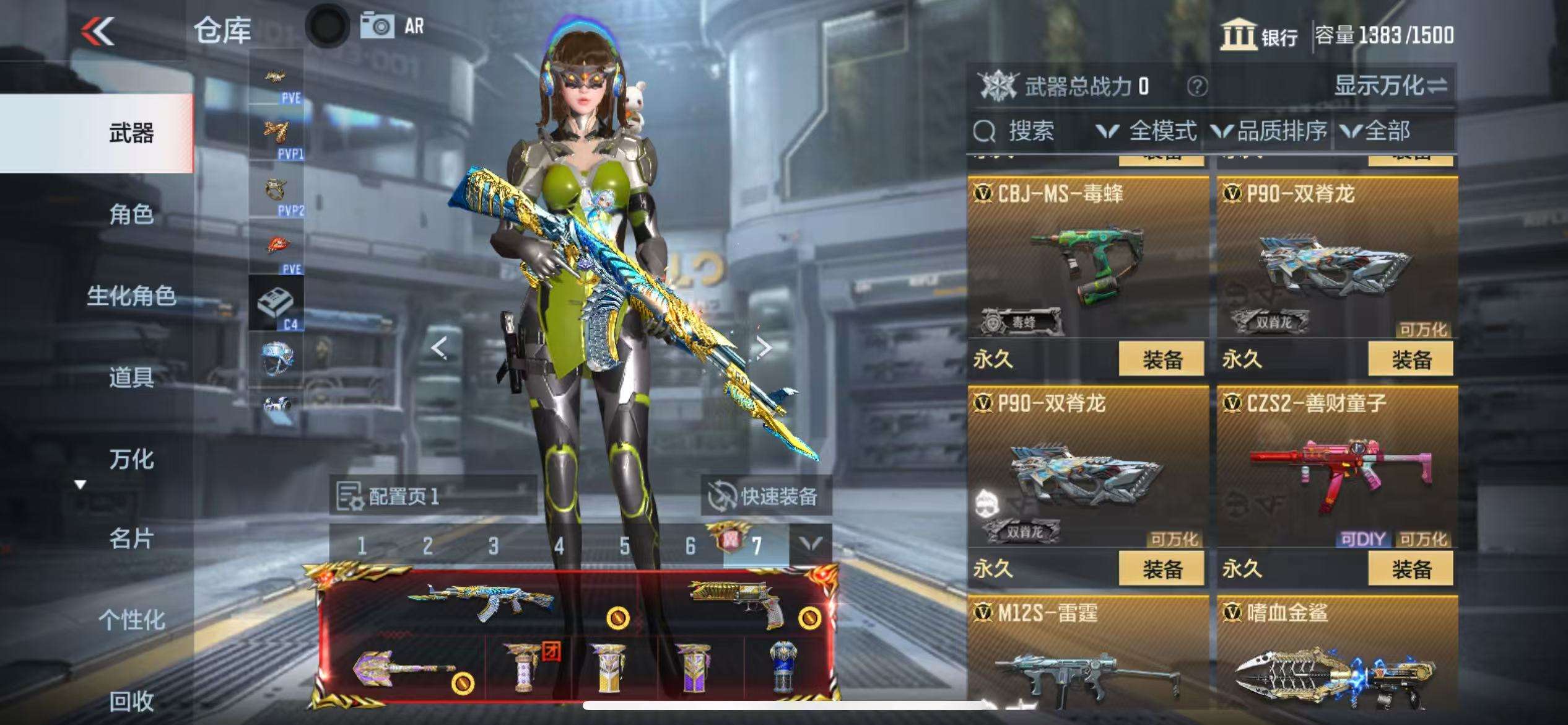
Task: Switch to 个性化 personalization category
Action: 131,620
